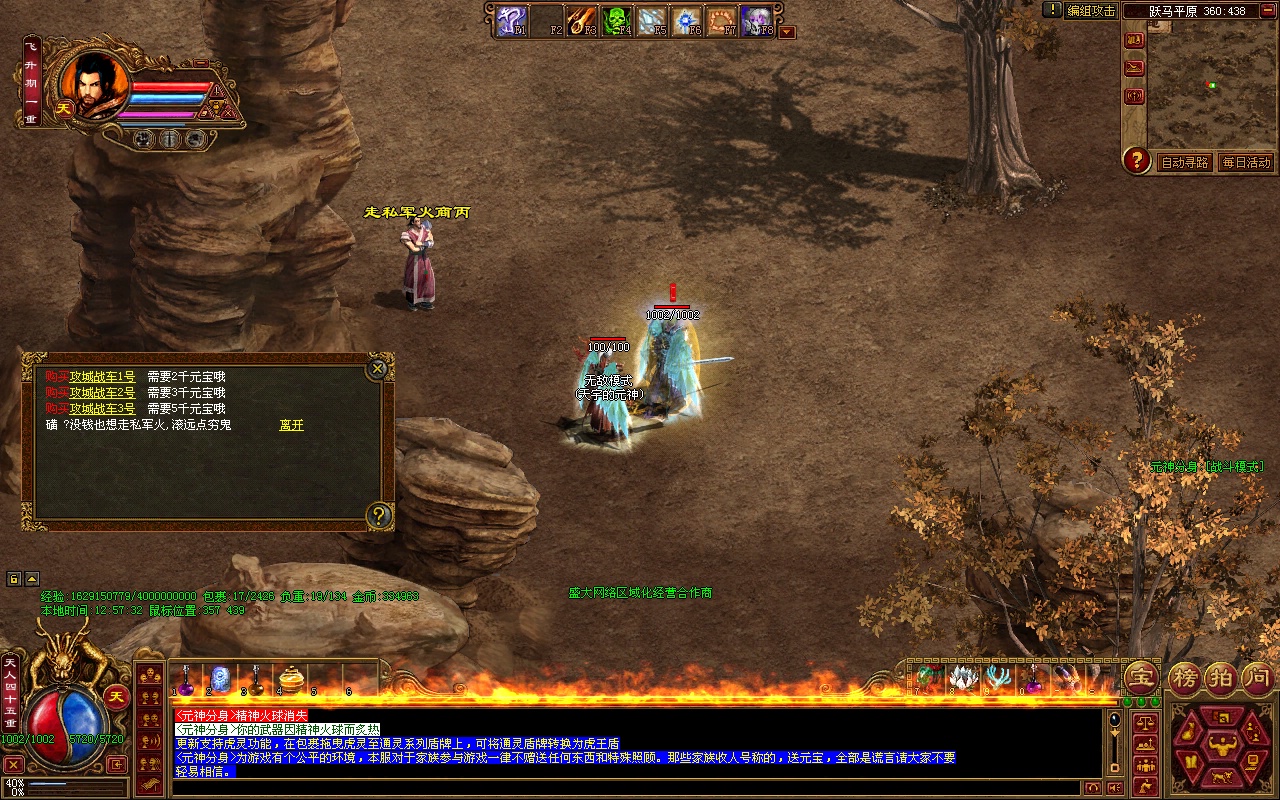Open the 榜 rankings button
The height and width of the screenshot is (800, 1280).
(x=1186, y=678)
